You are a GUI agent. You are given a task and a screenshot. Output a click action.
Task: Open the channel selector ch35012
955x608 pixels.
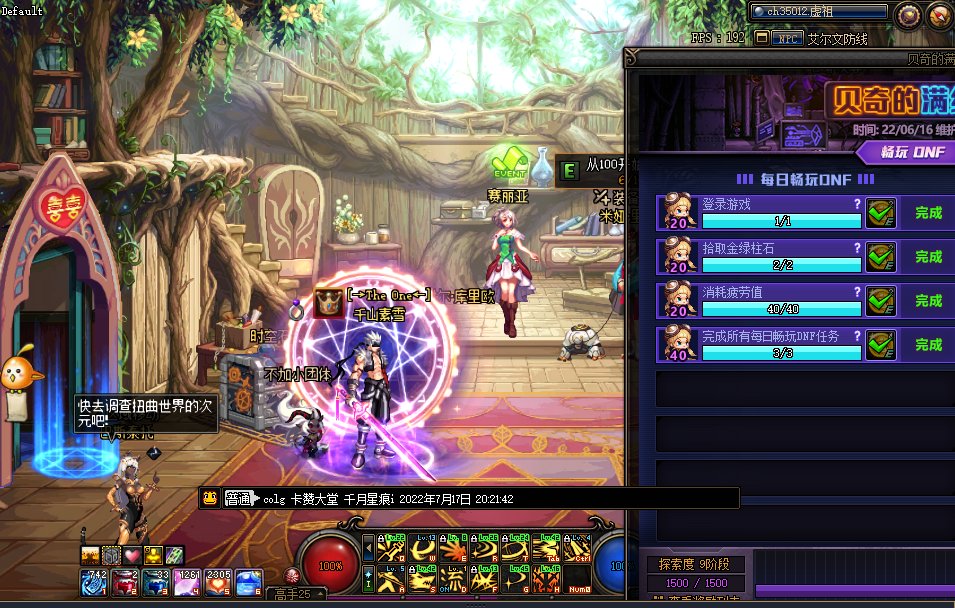point(819,12)
